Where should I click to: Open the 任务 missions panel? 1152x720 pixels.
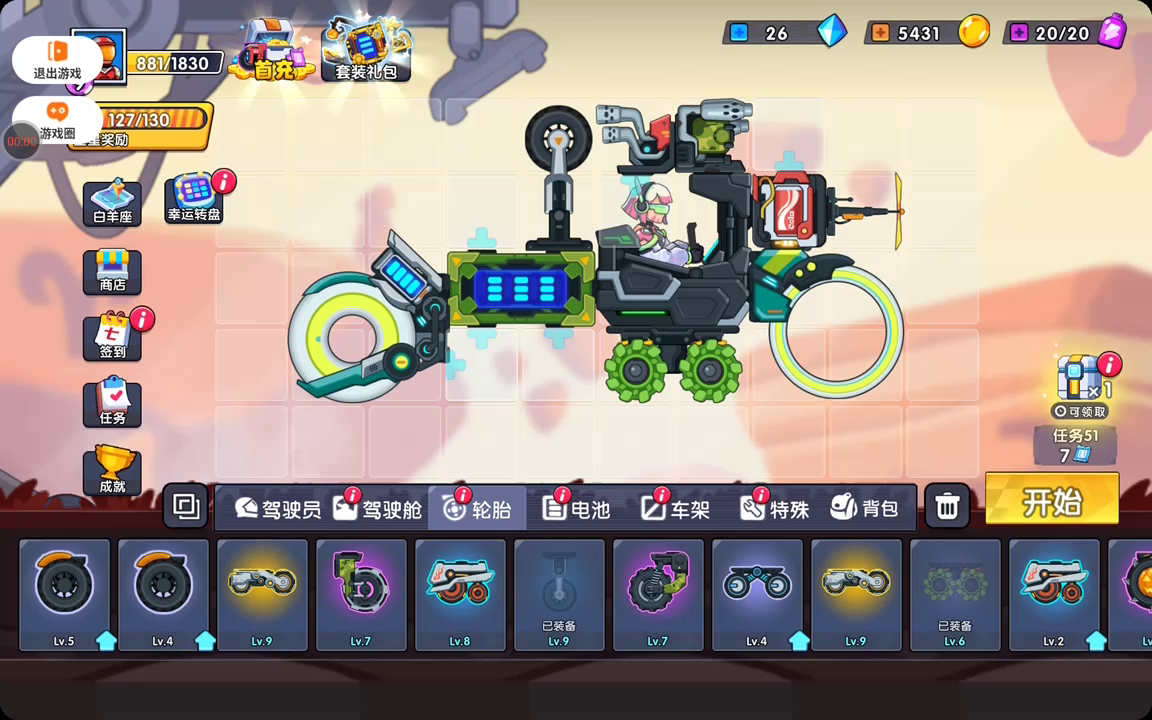112,402
